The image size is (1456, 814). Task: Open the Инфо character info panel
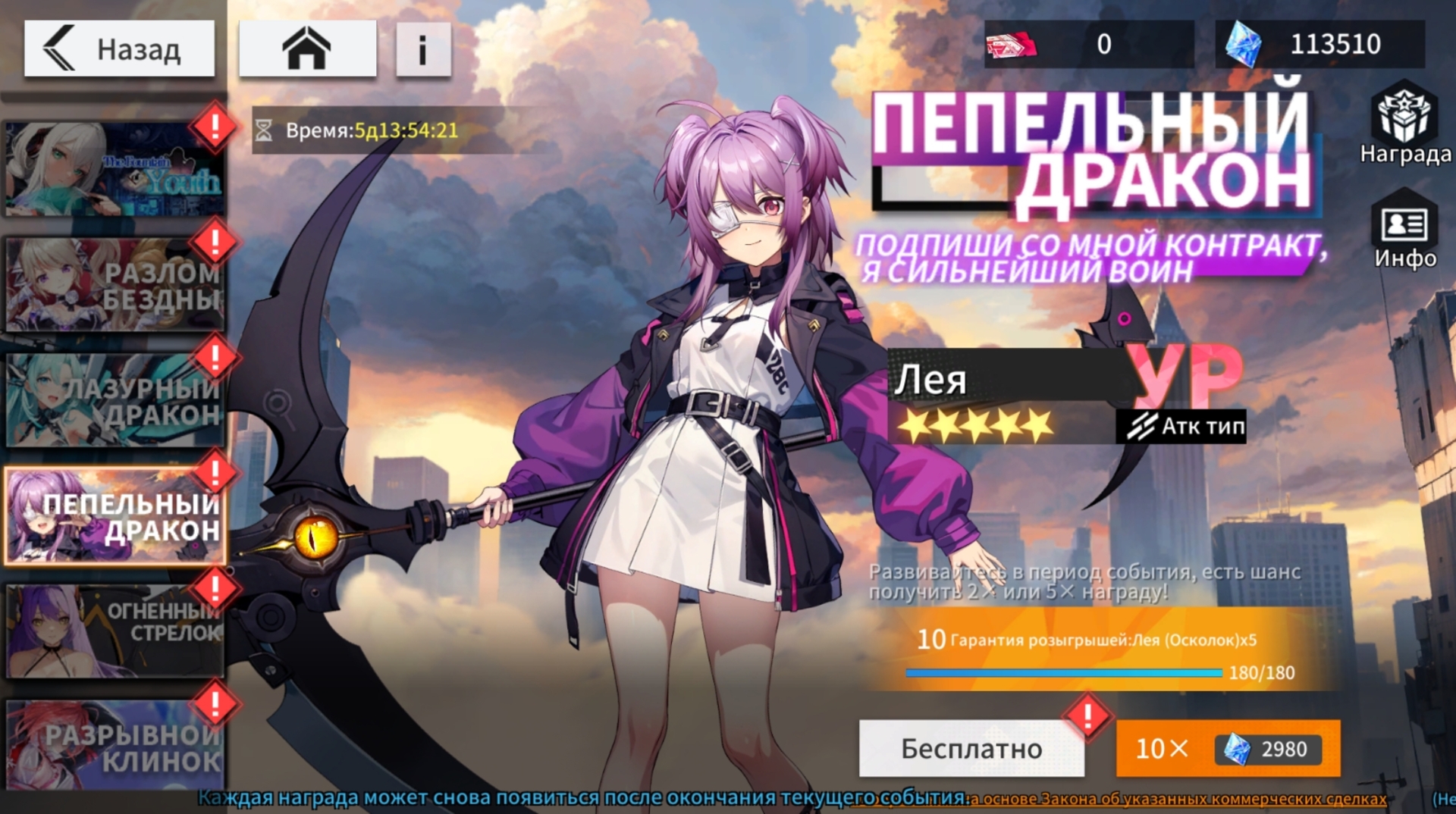1404,227
